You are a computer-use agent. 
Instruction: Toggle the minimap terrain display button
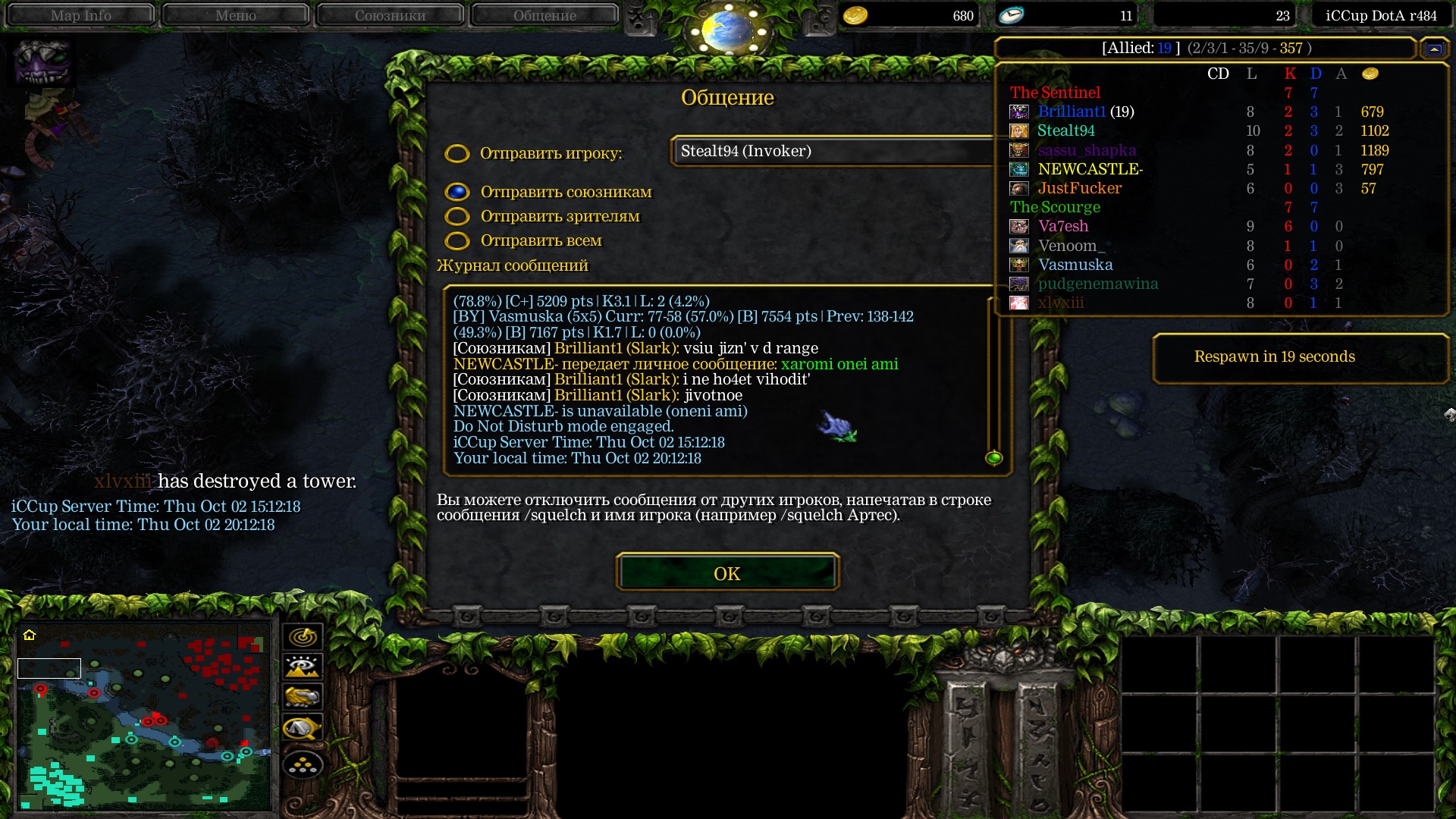tap(303, 667)
